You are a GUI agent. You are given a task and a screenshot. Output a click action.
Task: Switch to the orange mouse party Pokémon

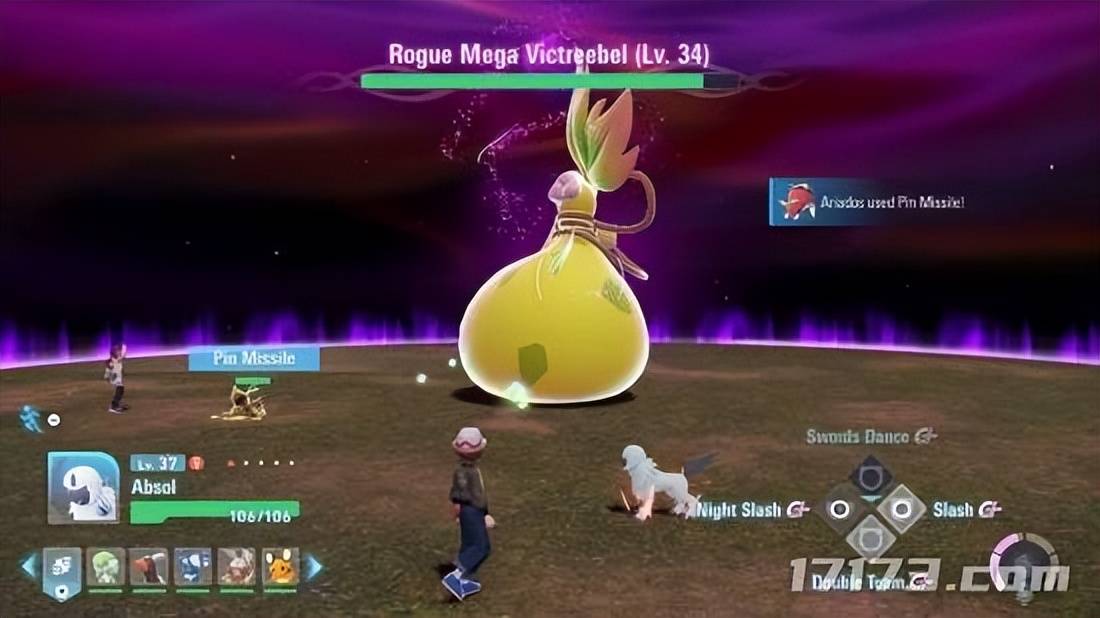tap(281, 566)
